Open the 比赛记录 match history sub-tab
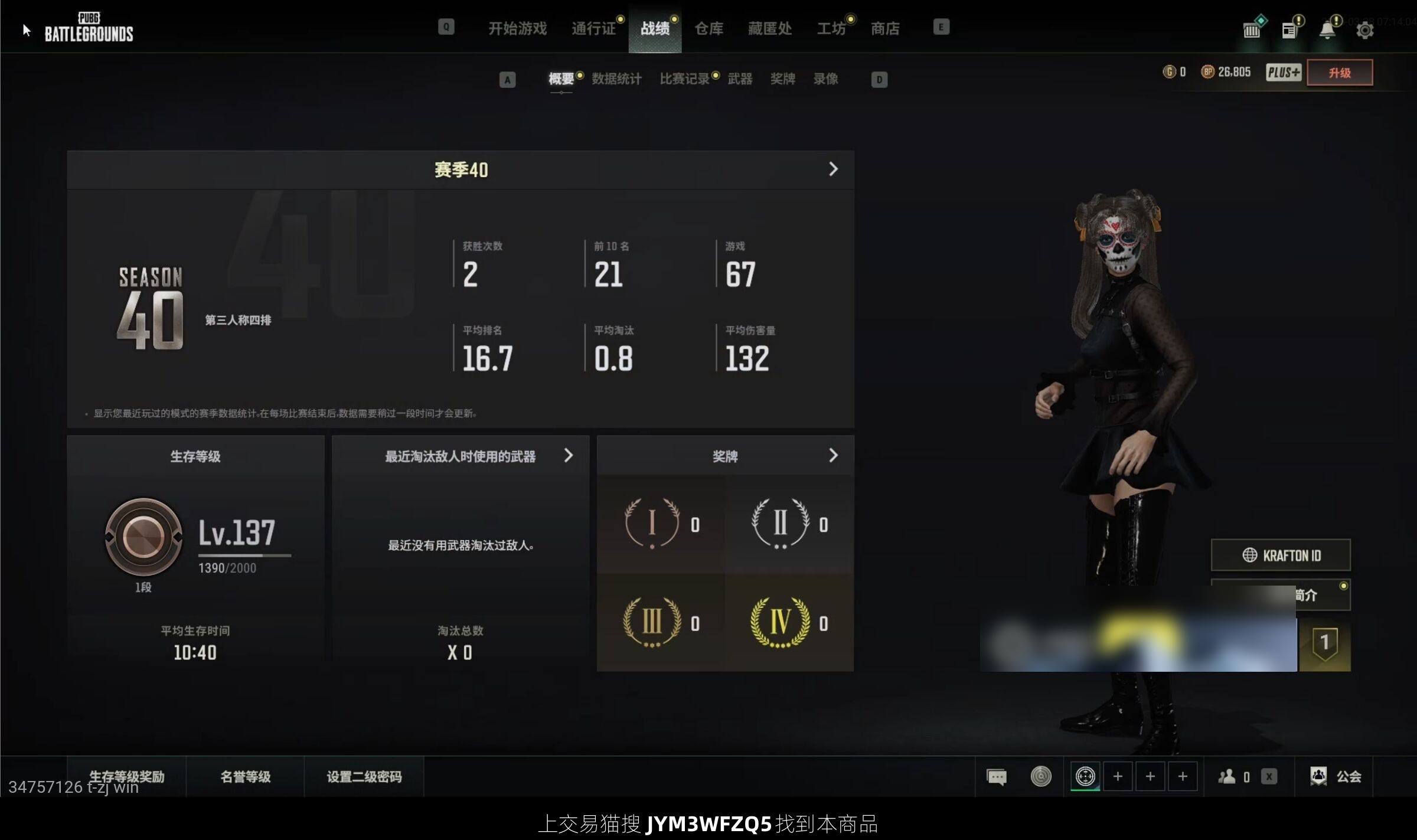Screen dimensions: 1417x840 [684, 79]
